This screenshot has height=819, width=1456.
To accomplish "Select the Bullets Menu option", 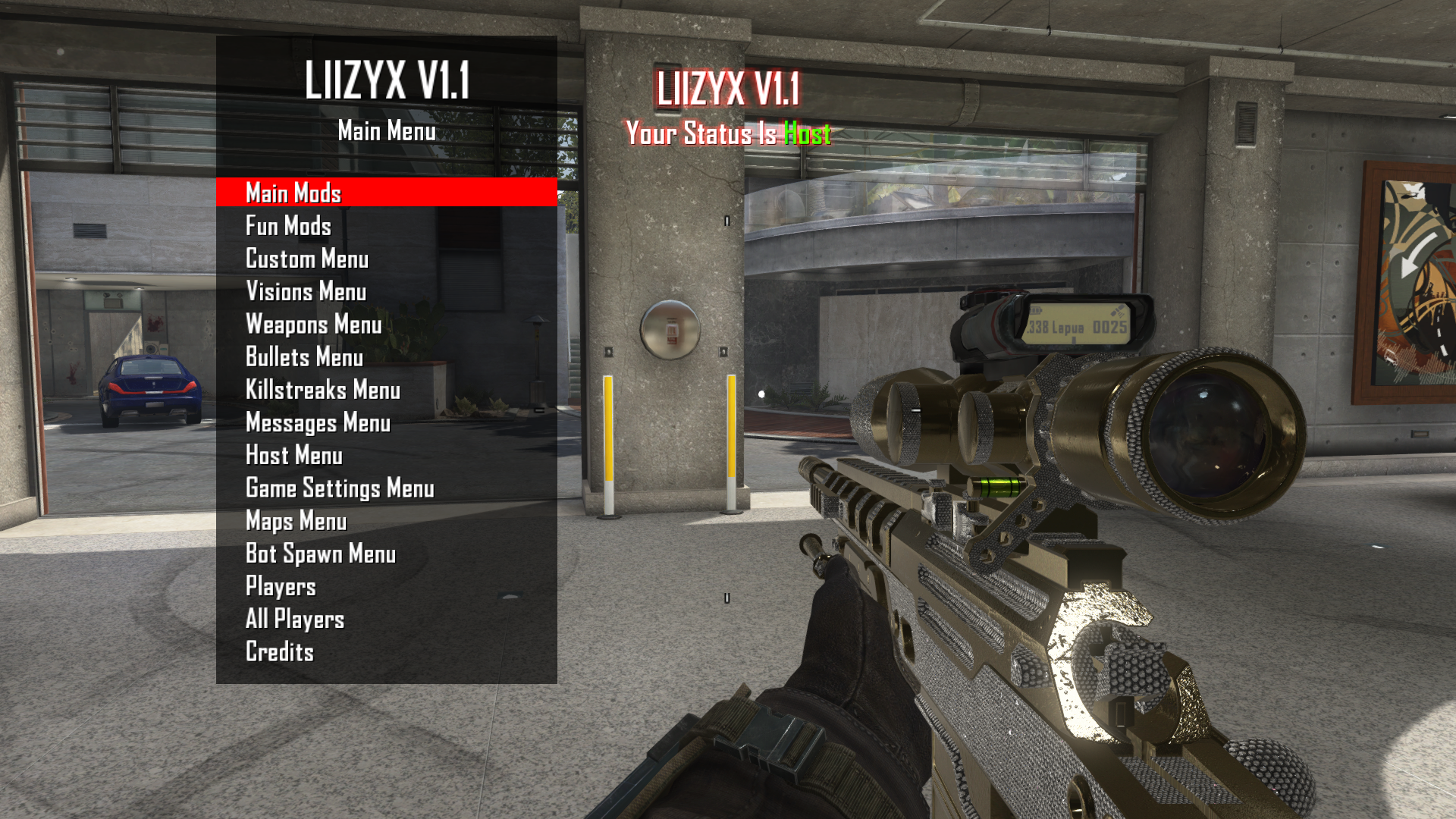I will [304, 357].
